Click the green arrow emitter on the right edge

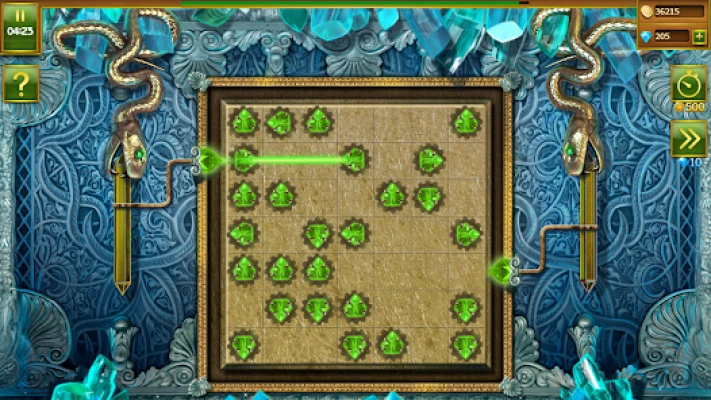[x=501, y=269]
